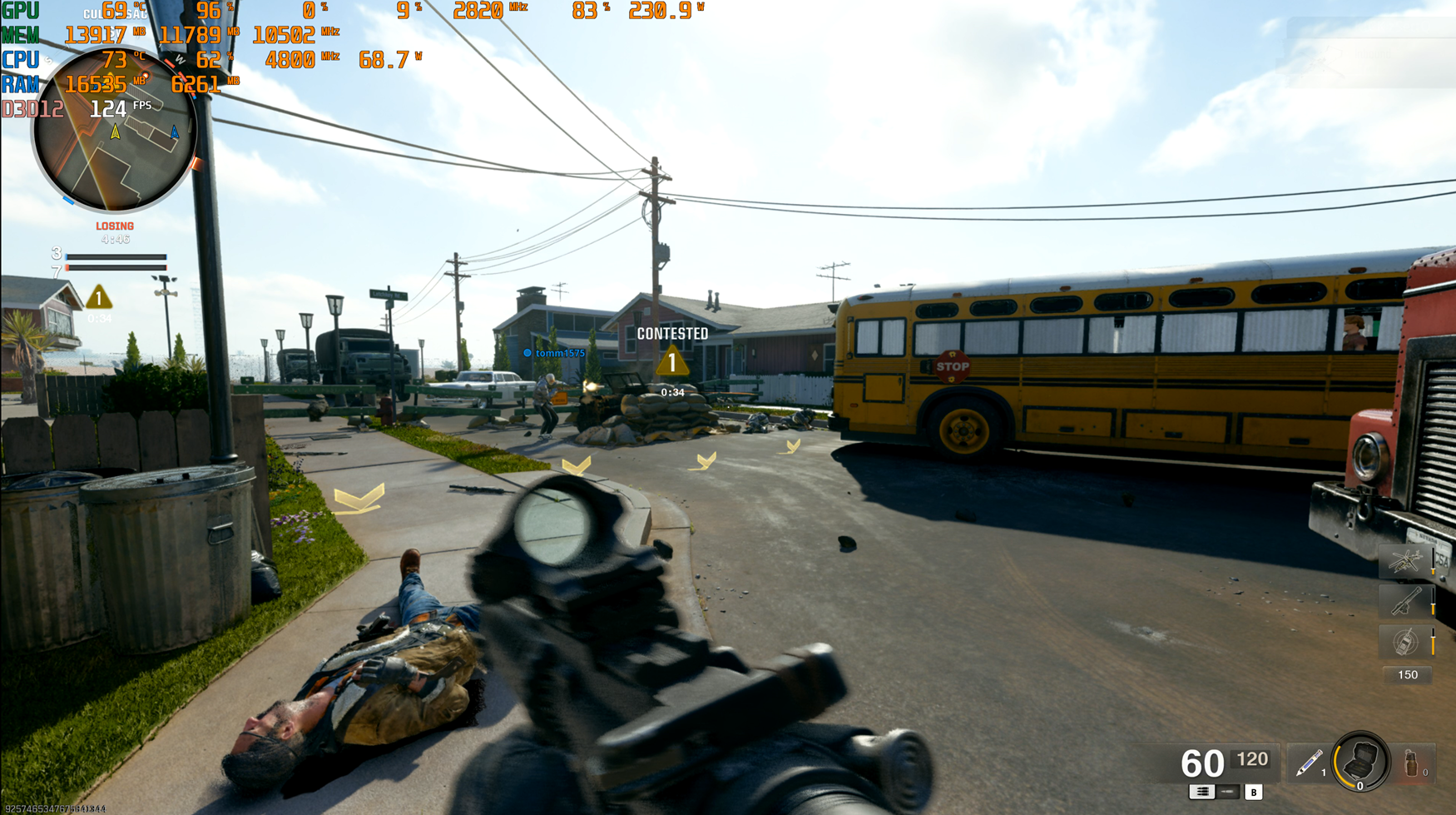
Task: Choose the rocket launcher scorestreak icon
Action: [x=1405, y=601]
